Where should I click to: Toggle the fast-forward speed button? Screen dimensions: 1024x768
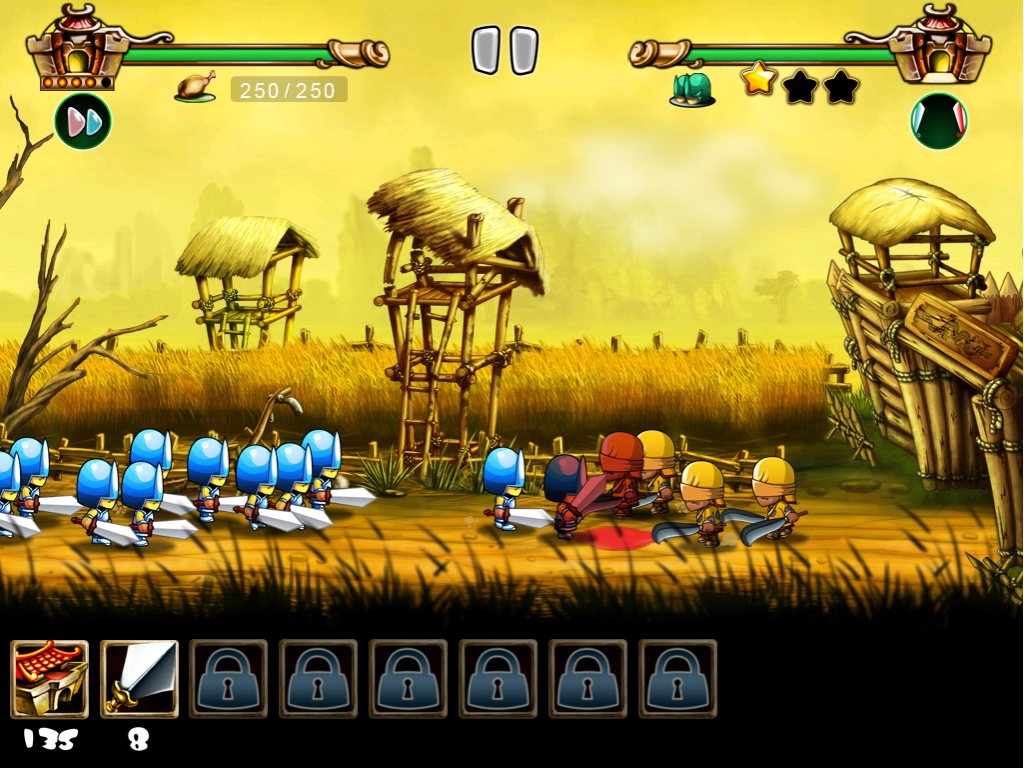tap(83, 121)
